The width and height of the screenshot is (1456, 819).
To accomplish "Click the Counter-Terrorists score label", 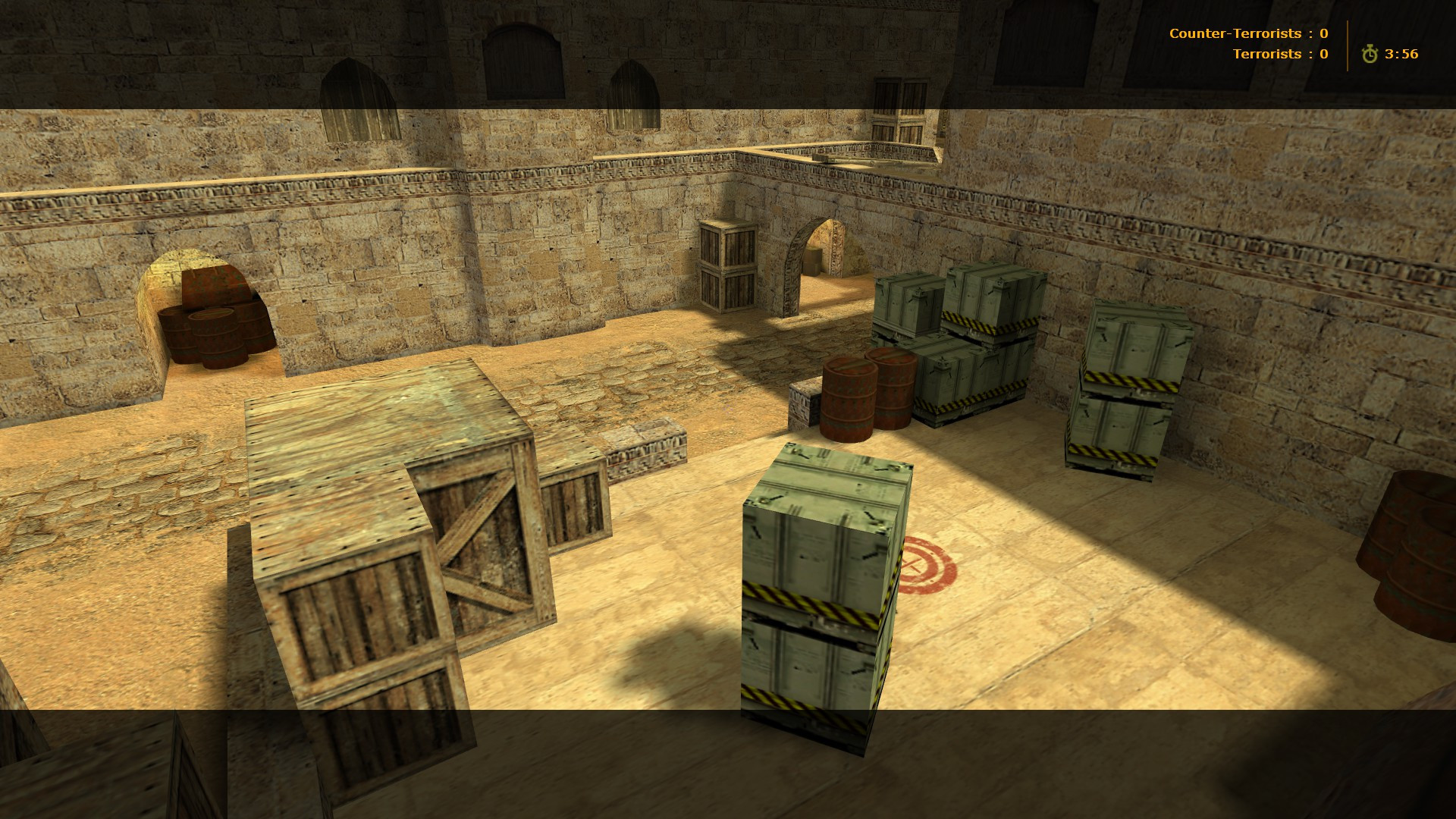I will click(1236, 33).
